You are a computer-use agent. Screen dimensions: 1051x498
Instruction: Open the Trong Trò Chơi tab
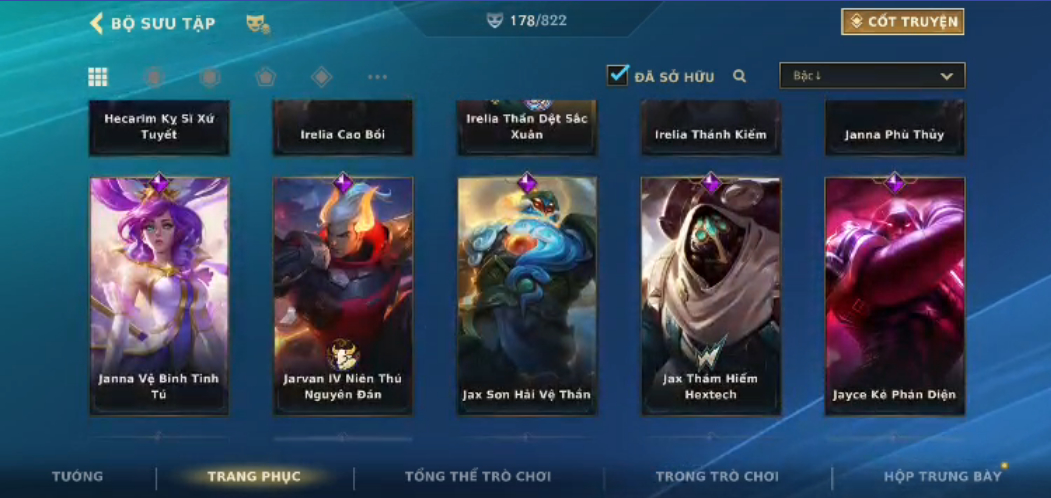click(x=717, y=477)
